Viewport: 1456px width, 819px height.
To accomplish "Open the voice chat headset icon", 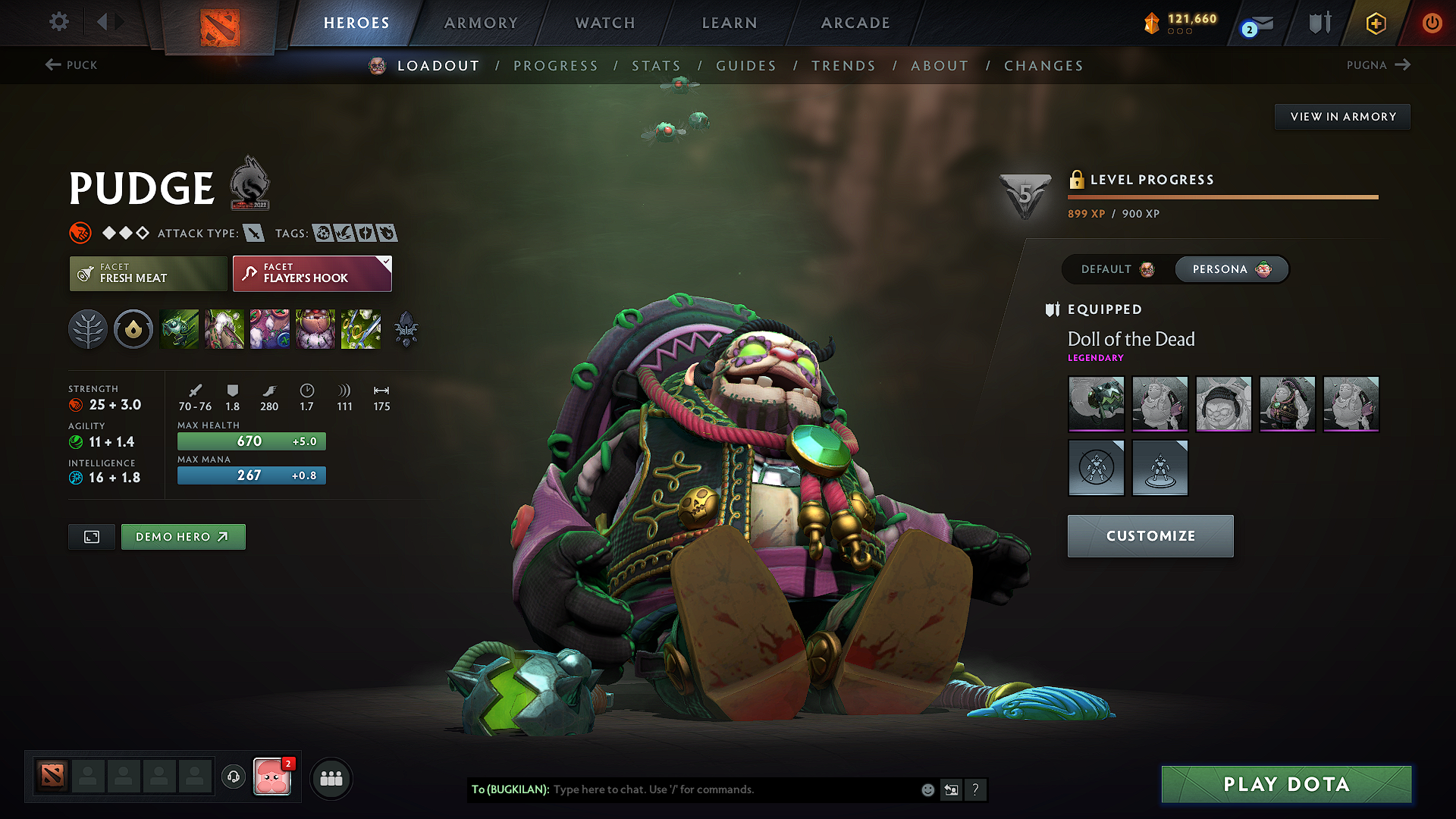I will coord(234,777).
